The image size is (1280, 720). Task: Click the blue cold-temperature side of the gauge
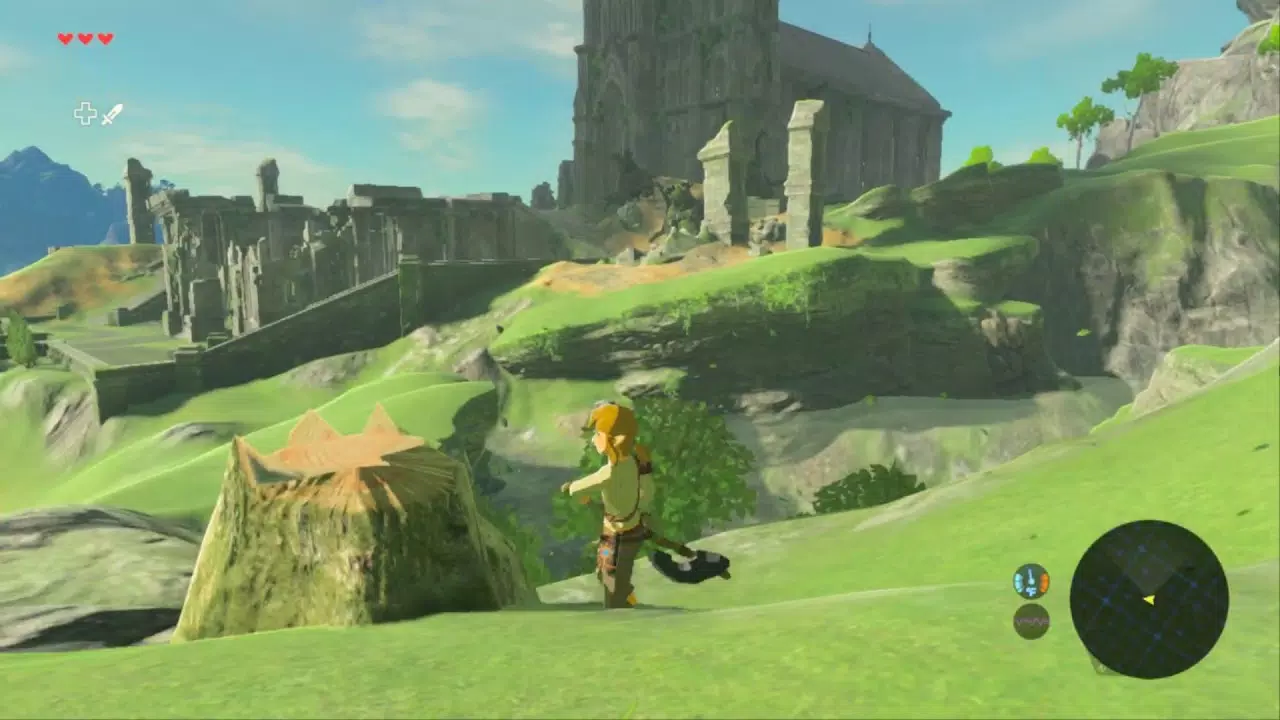1019,580
